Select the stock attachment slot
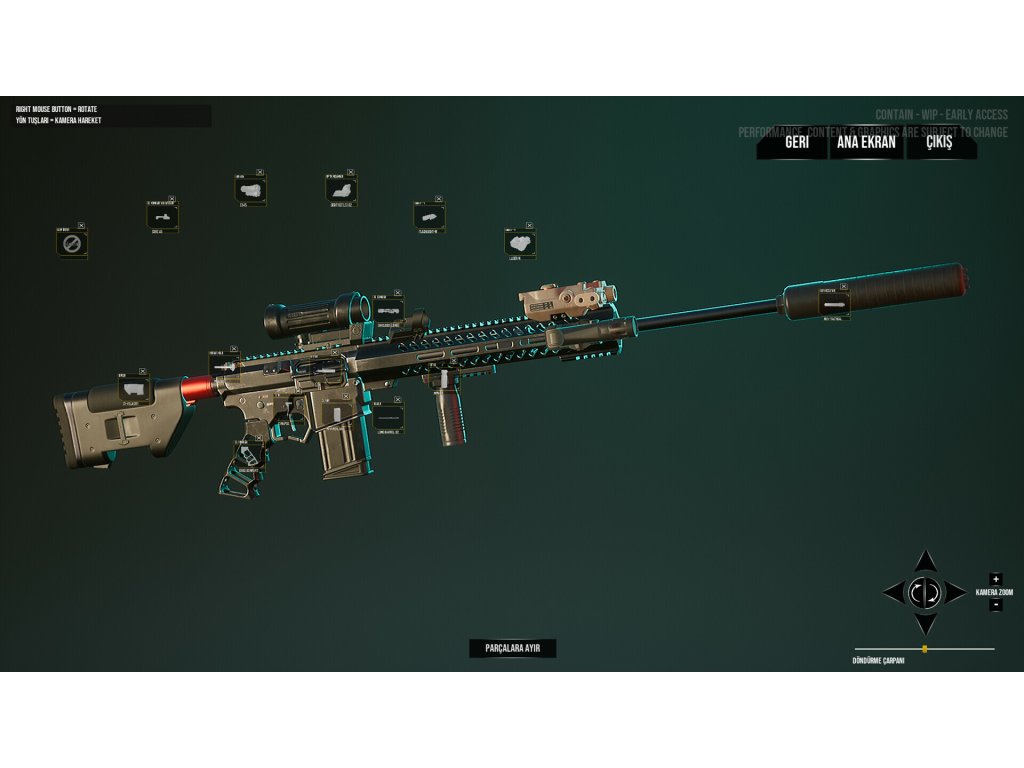1024x768 pixels. (x=135, y=389)
